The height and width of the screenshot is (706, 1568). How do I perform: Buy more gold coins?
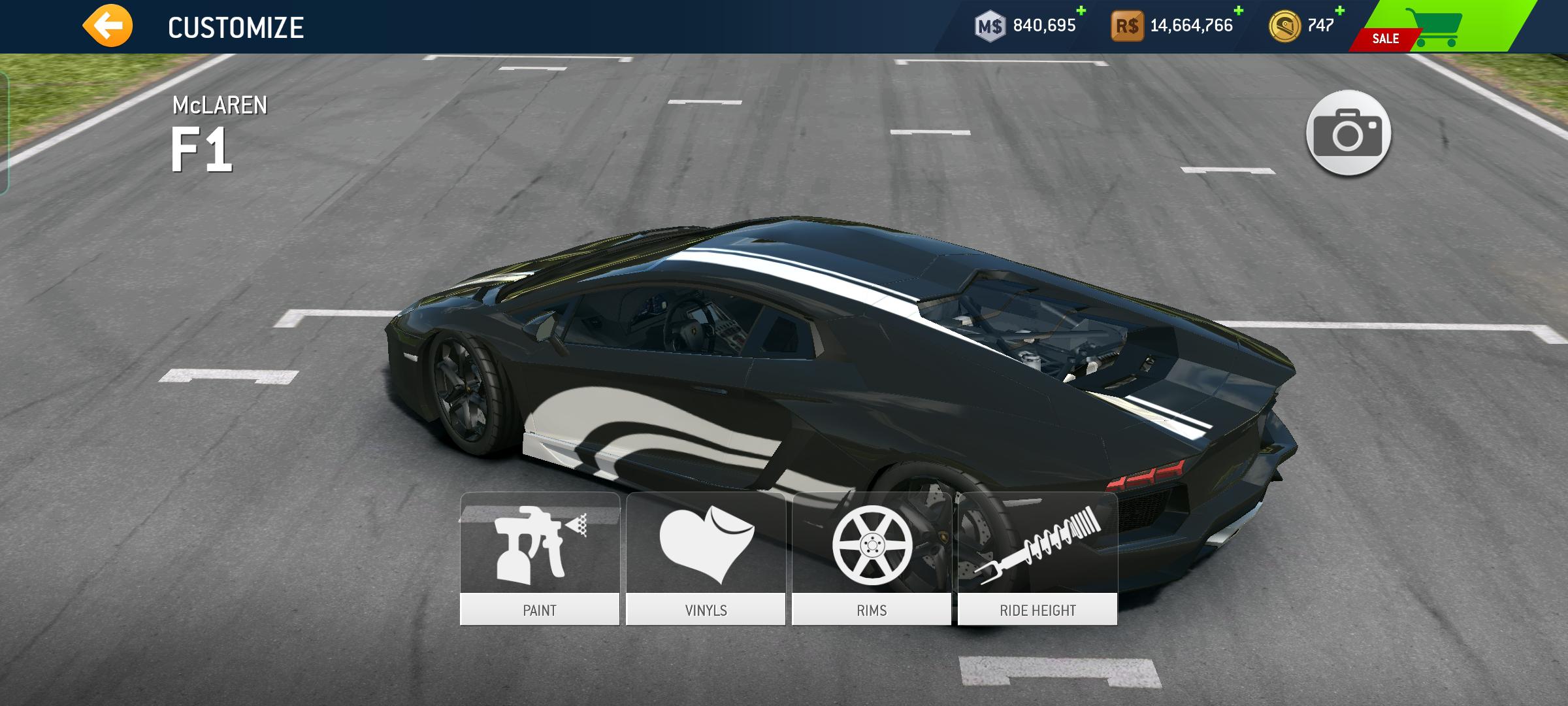pyautogui.click(x=1339, y=11)
